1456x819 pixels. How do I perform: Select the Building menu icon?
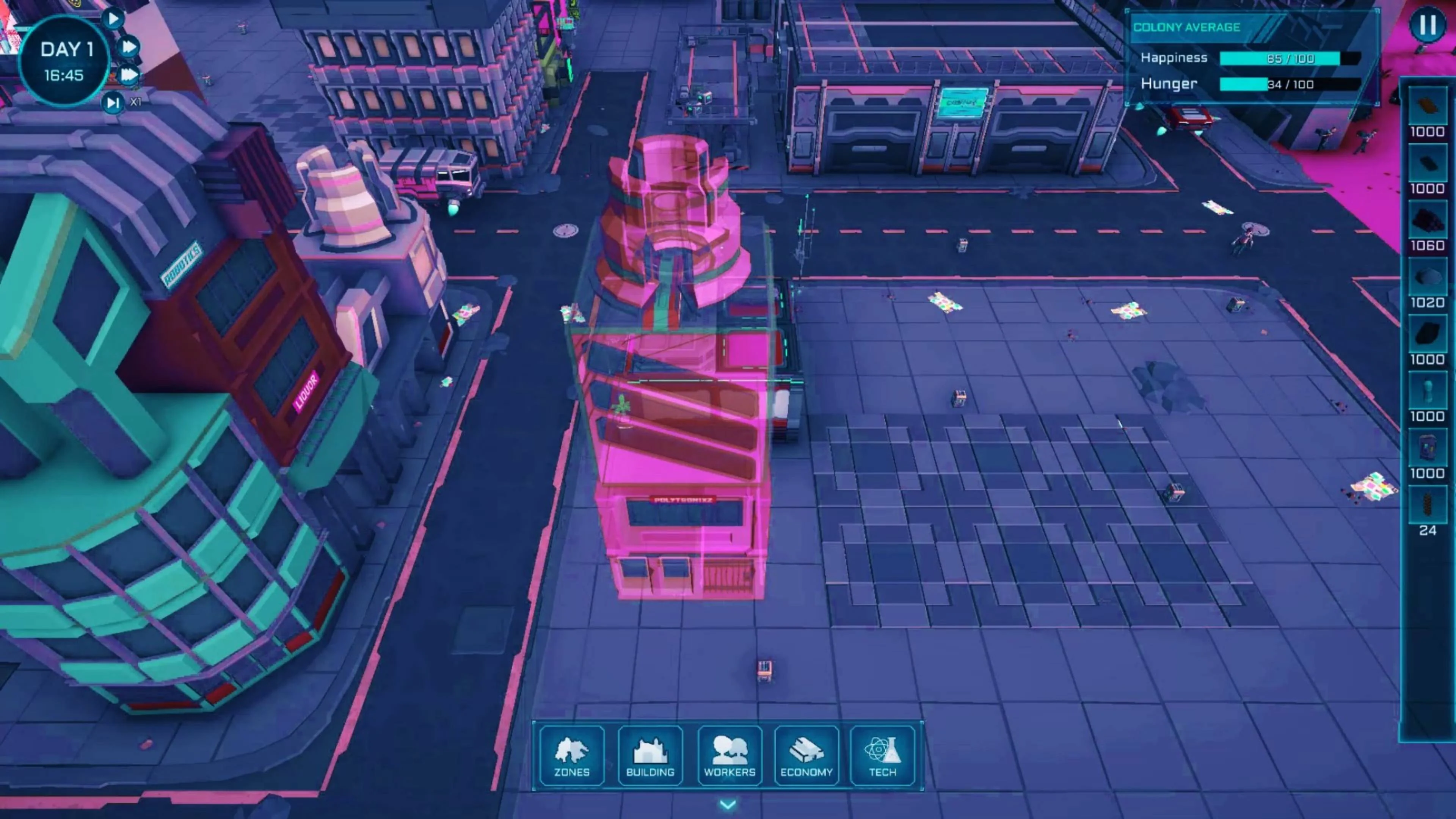point(650,756)
